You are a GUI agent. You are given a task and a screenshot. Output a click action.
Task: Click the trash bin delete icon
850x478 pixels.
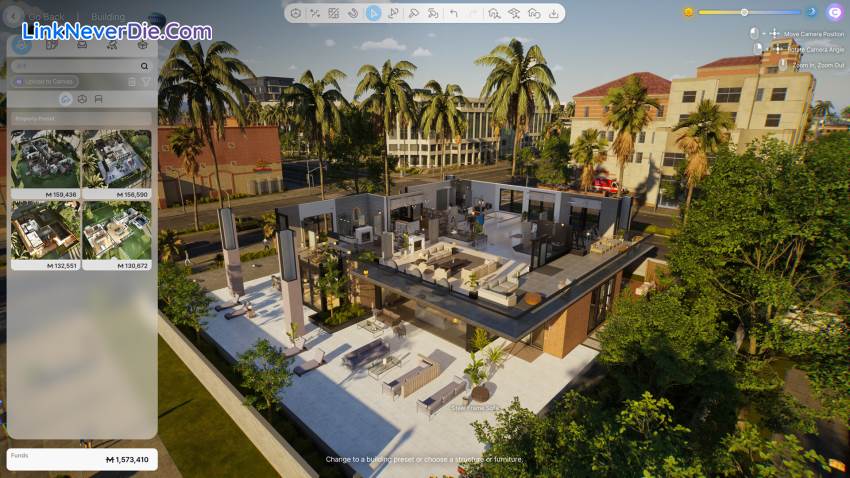[x=132, y=81]
